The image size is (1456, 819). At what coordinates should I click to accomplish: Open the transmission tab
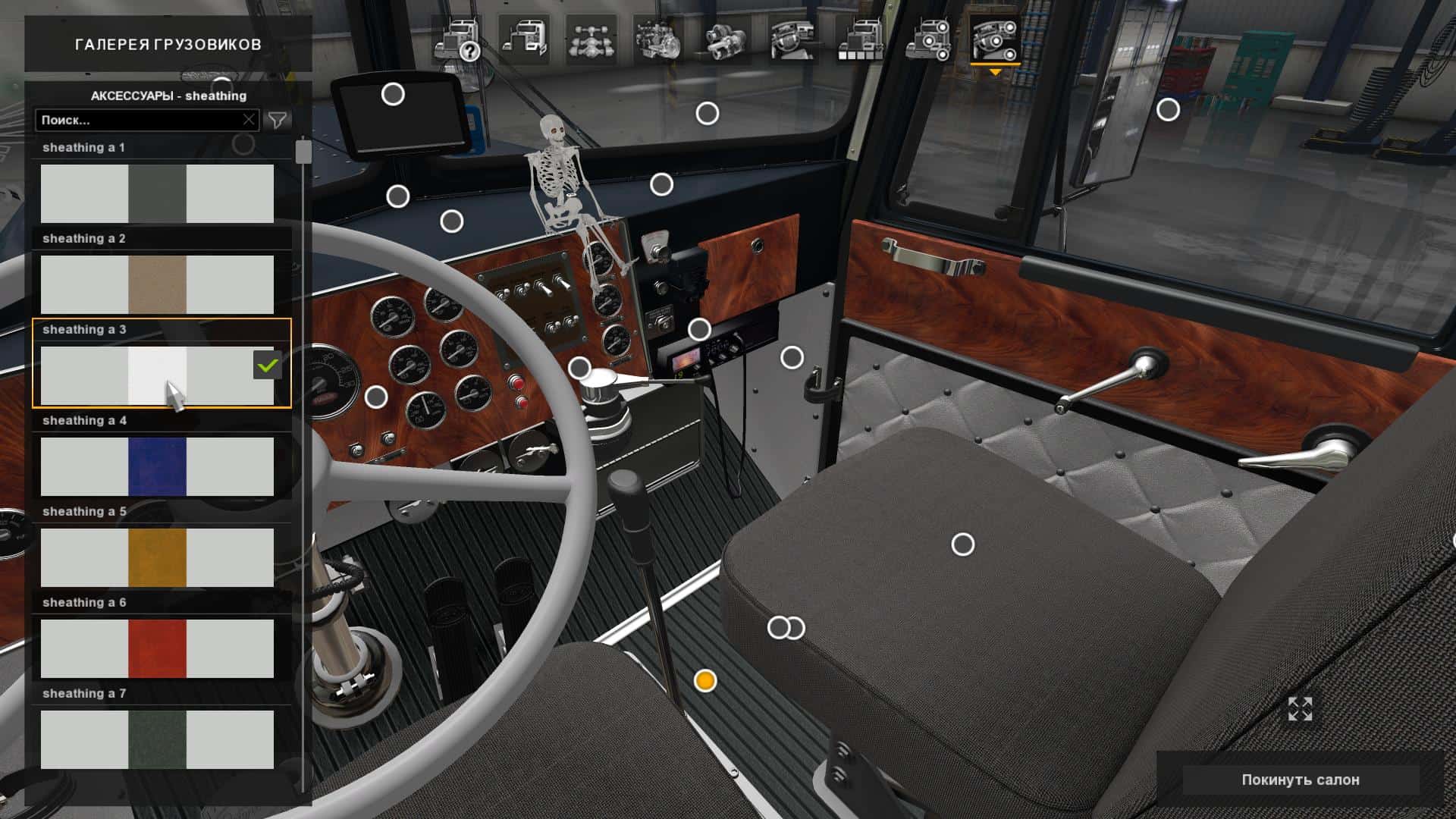(725, 39)
